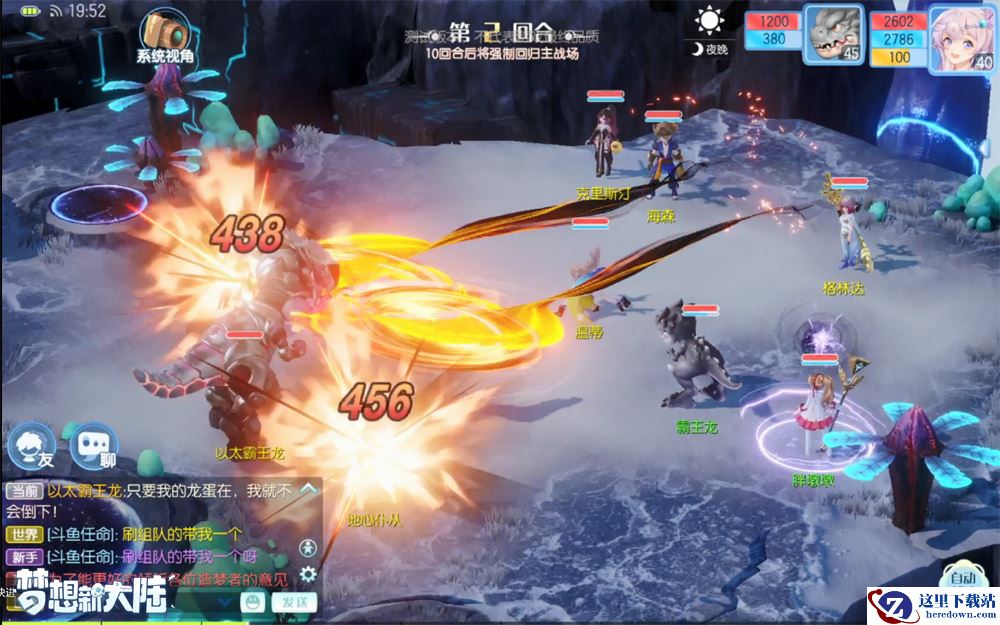
Task: Open the grey dinosaur pet portrait
Action: click(x=833, y=36)
